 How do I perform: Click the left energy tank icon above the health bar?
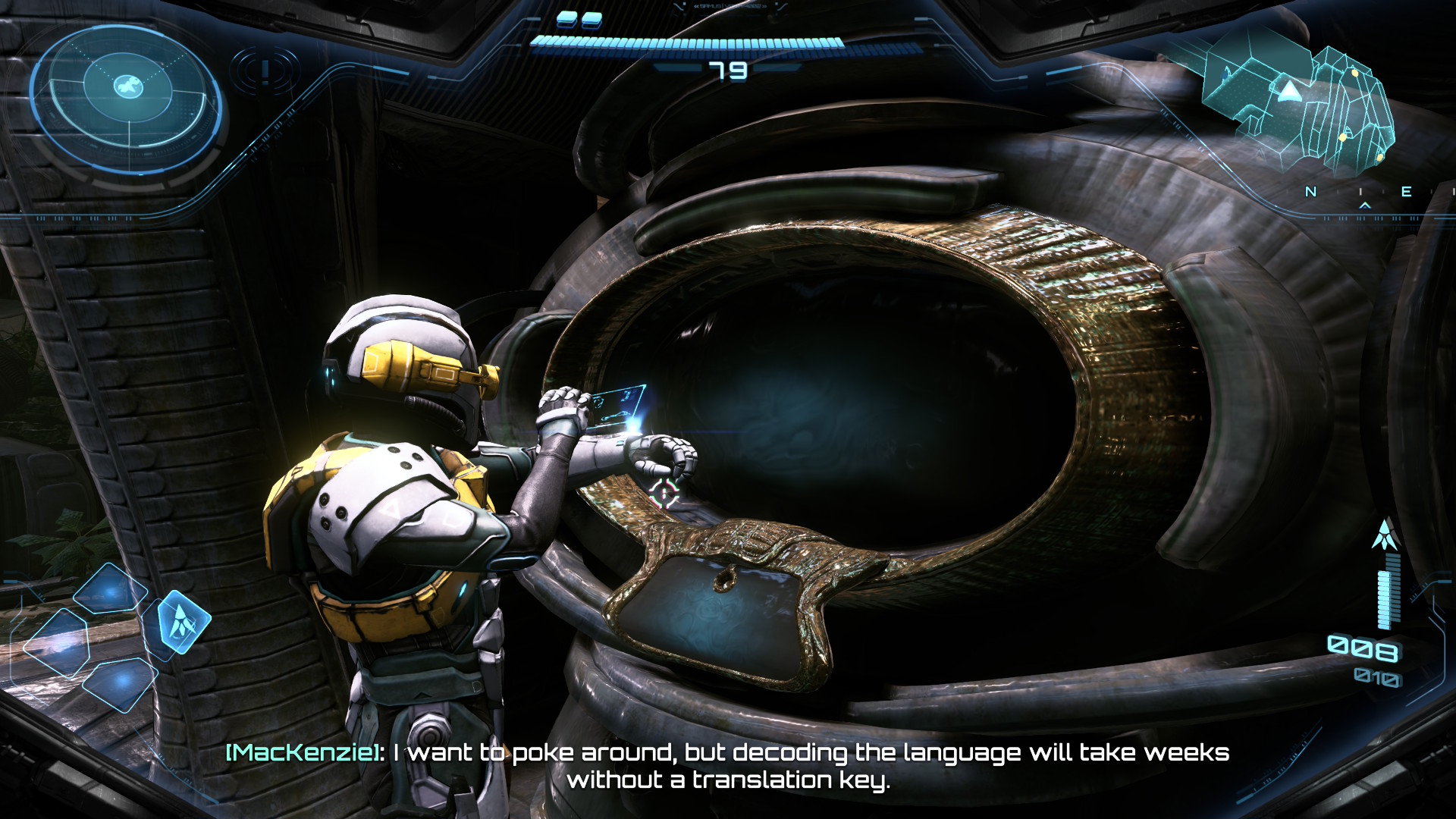(568, 20)
